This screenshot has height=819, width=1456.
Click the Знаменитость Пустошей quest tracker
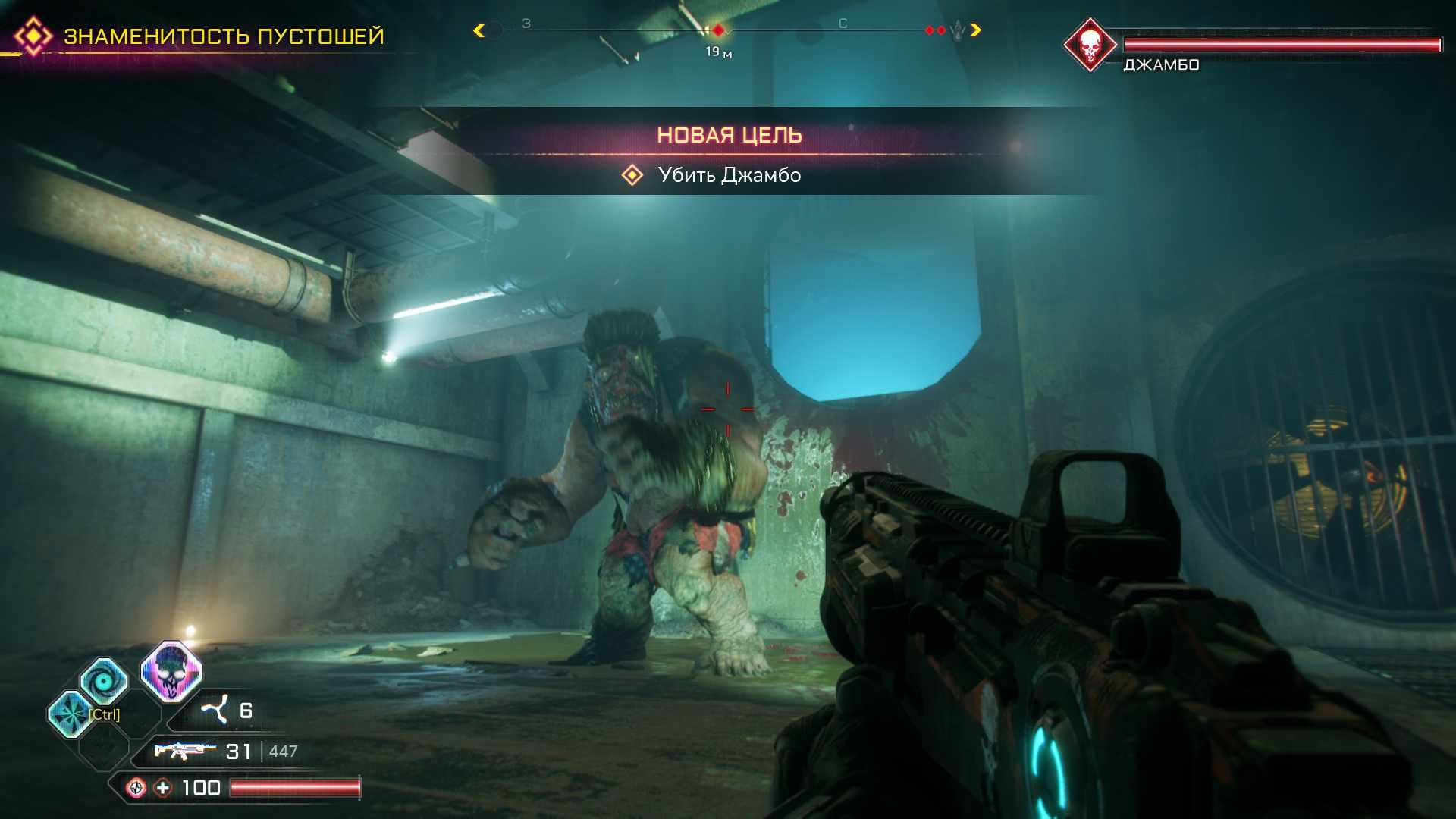223,36
